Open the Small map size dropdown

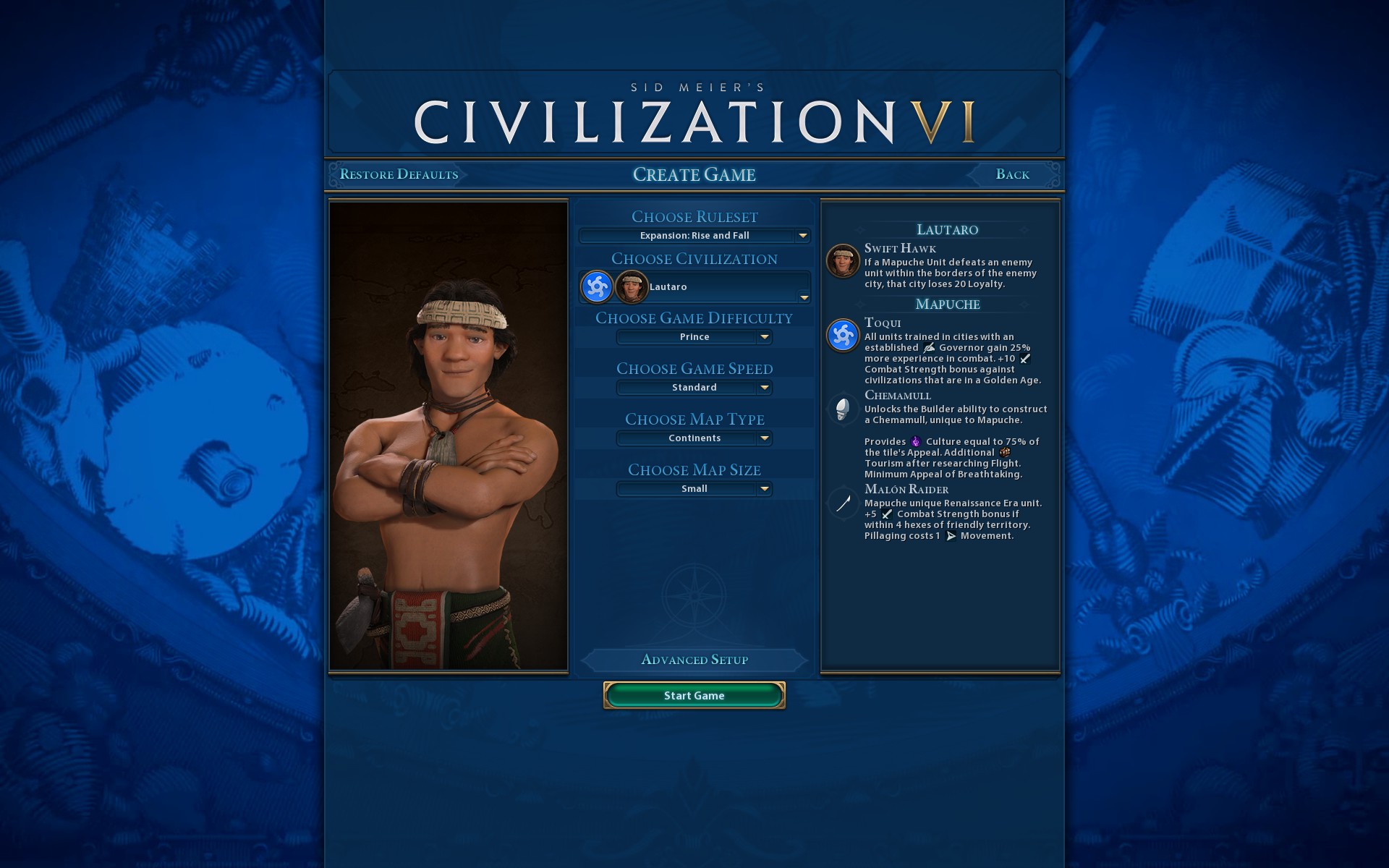(694, 489)
